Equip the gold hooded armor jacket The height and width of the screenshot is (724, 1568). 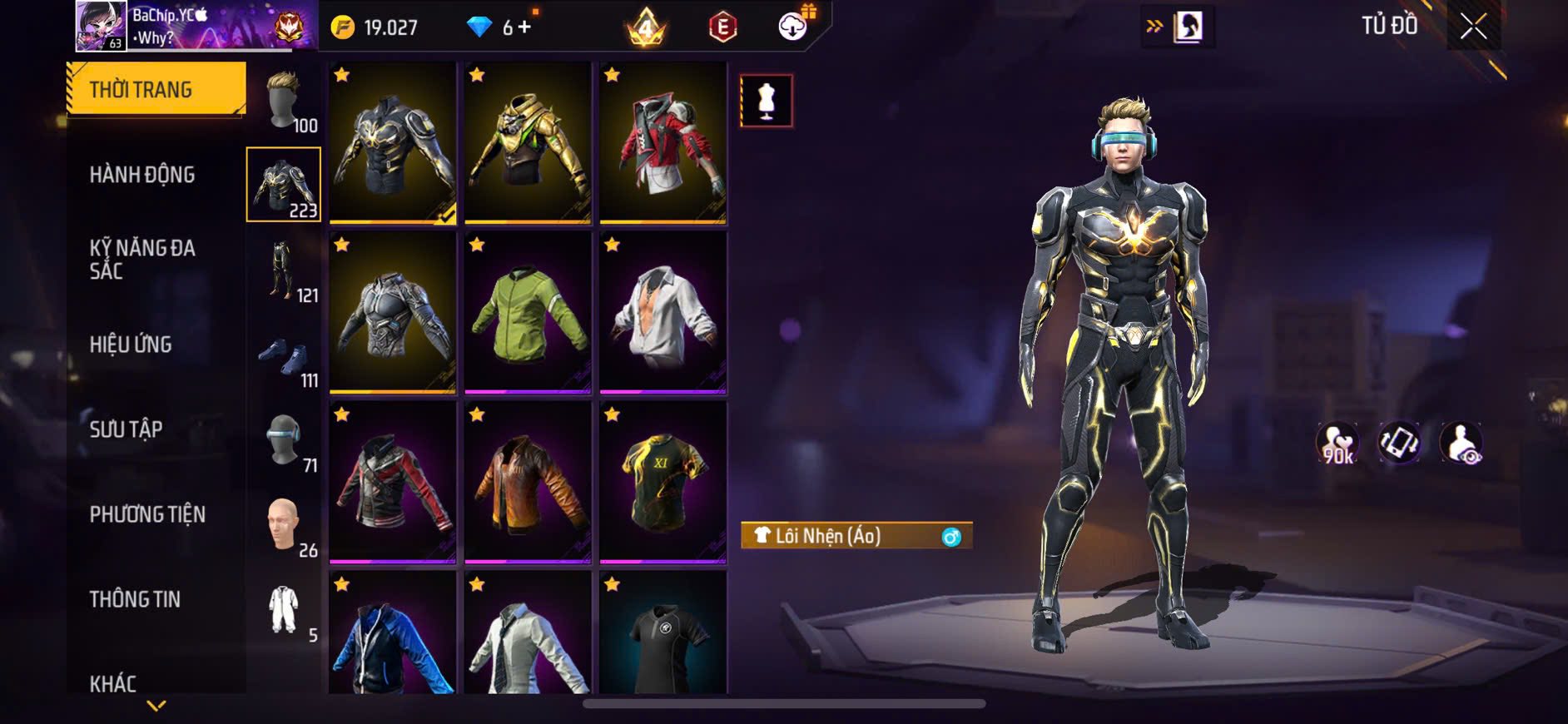(528, 143)
